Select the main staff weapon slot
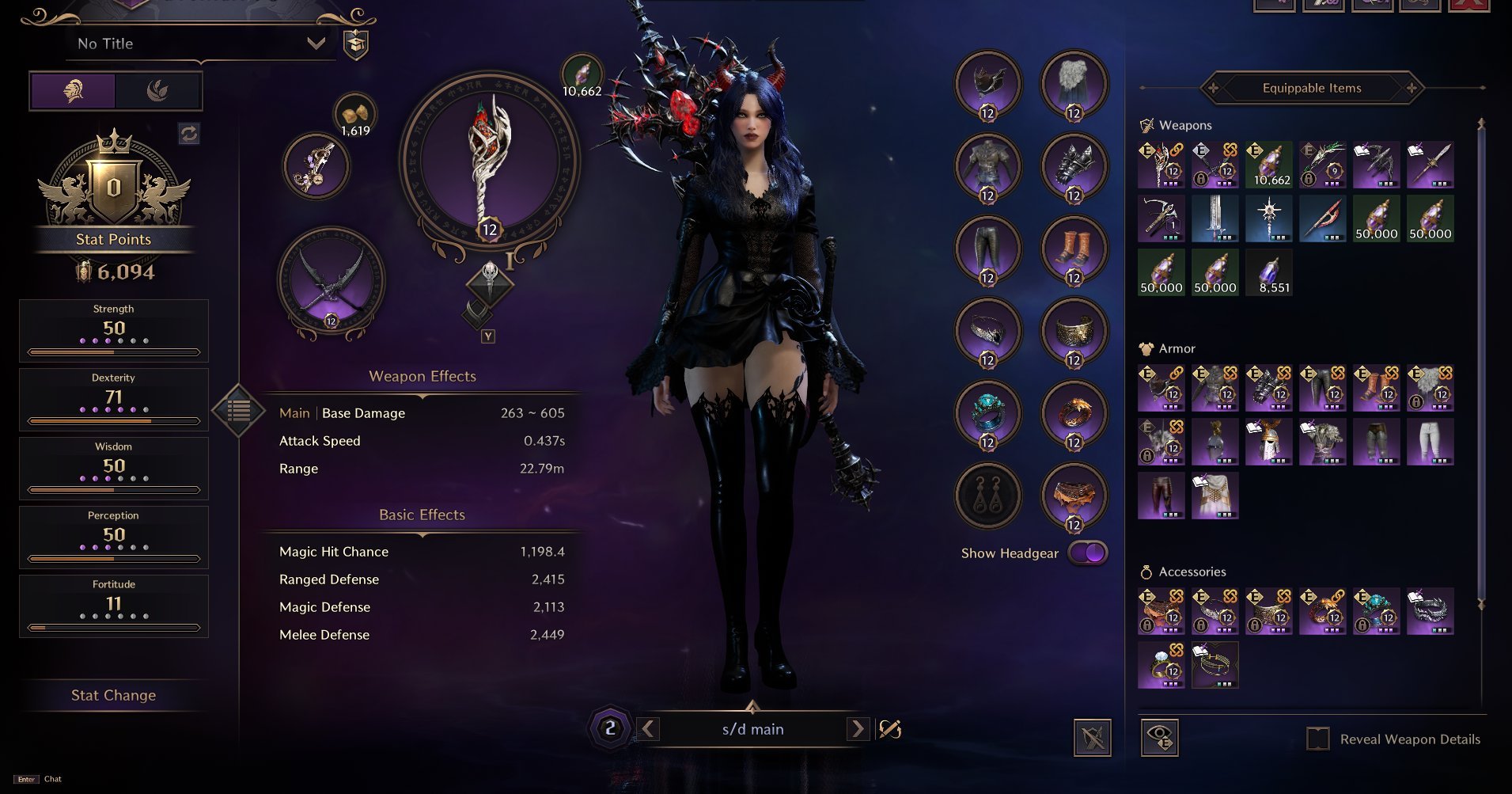The width and height of the screenshot is (1512, 794). coord(489,162)
